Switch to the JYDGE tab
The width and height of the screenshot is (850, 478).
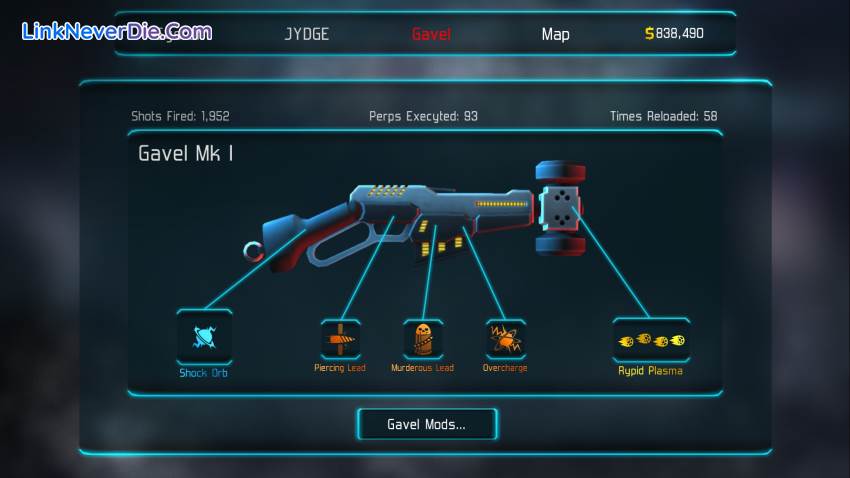306,34
